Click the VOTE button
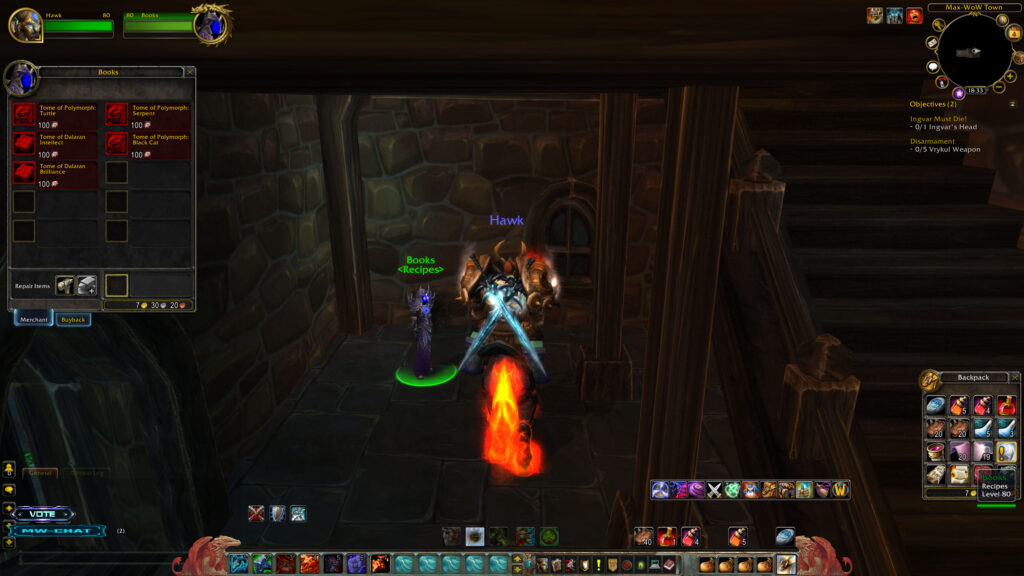The image size is (1024, 576). click(43, 514)
